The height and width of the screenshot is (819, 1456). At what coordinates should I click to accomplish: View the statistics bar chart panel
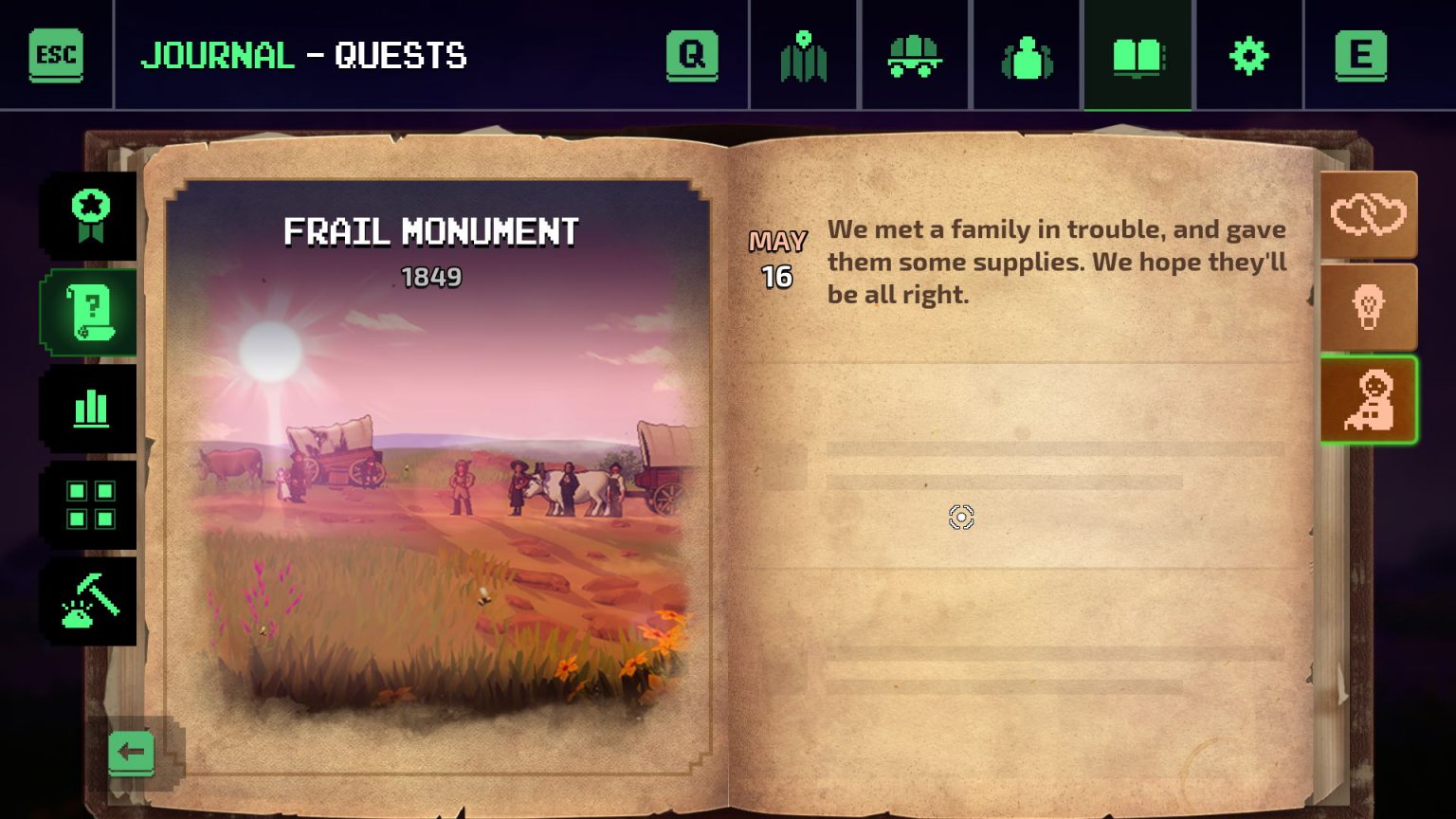tap(90, 409)
